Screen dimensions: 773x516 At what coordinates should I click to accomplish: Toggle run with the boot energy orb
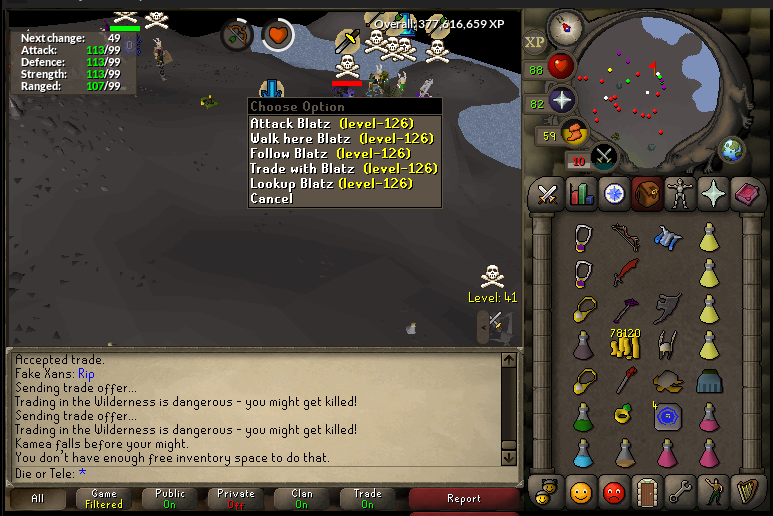coord(574,133)
